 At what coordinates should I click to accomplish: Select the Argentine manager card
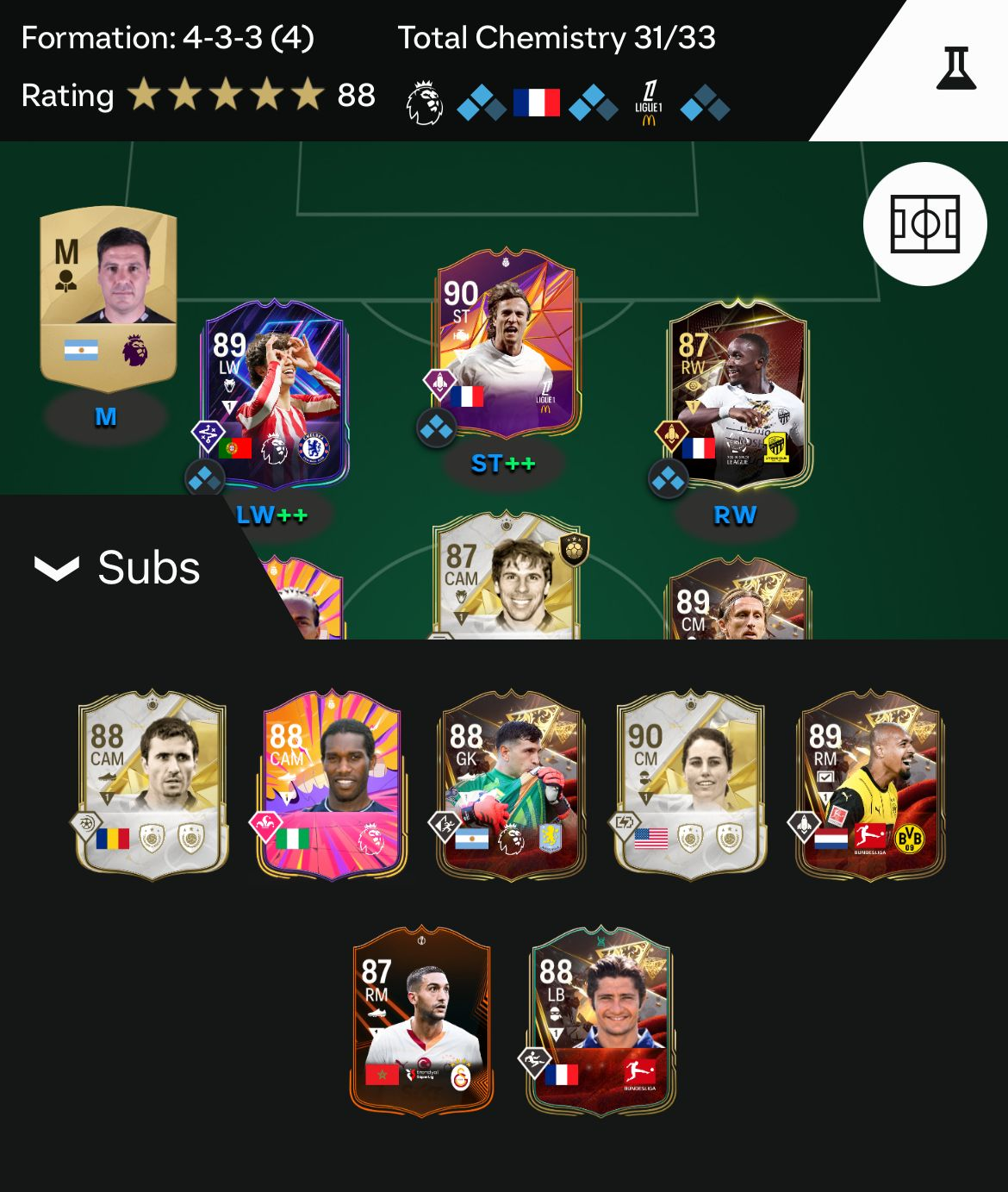tap(109, 297)
